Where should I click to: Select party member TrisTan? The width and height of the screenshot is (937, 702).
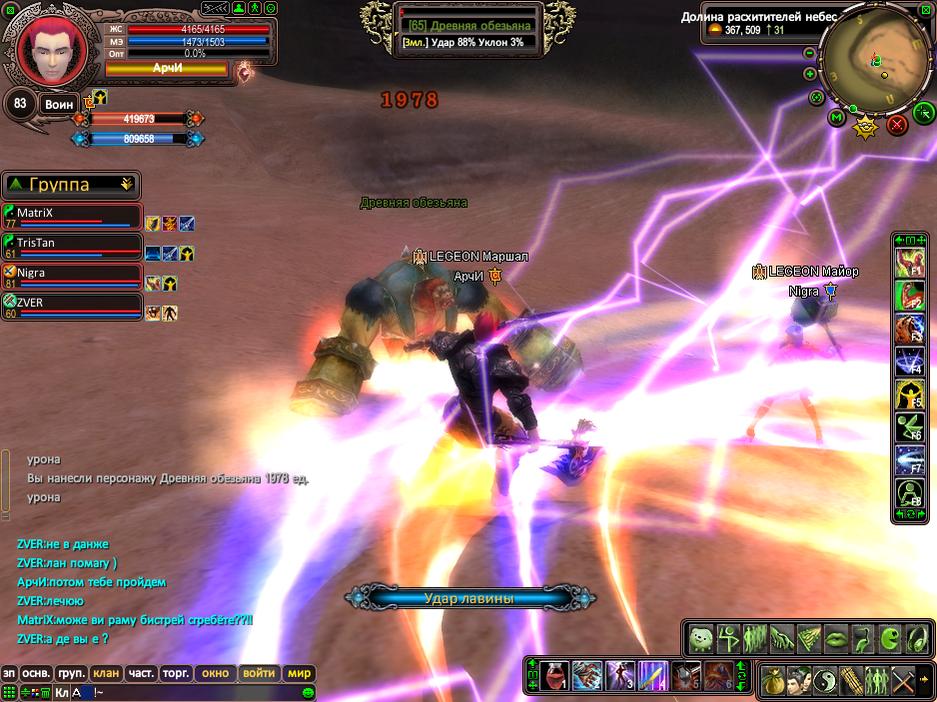(71, 246)
